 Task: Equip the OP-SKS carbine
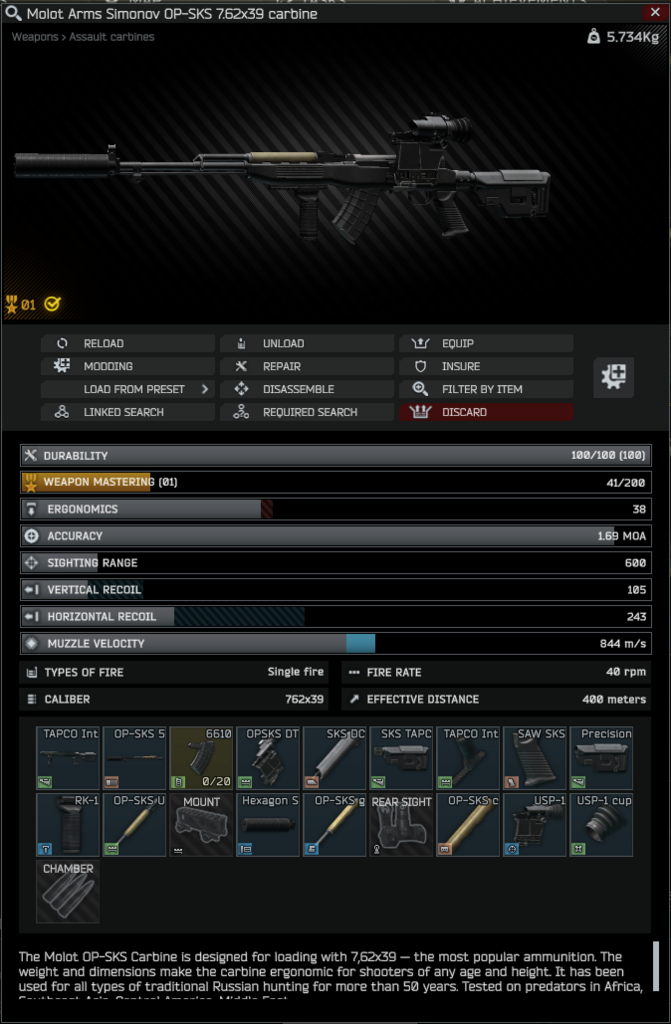(x=486, y=343)
